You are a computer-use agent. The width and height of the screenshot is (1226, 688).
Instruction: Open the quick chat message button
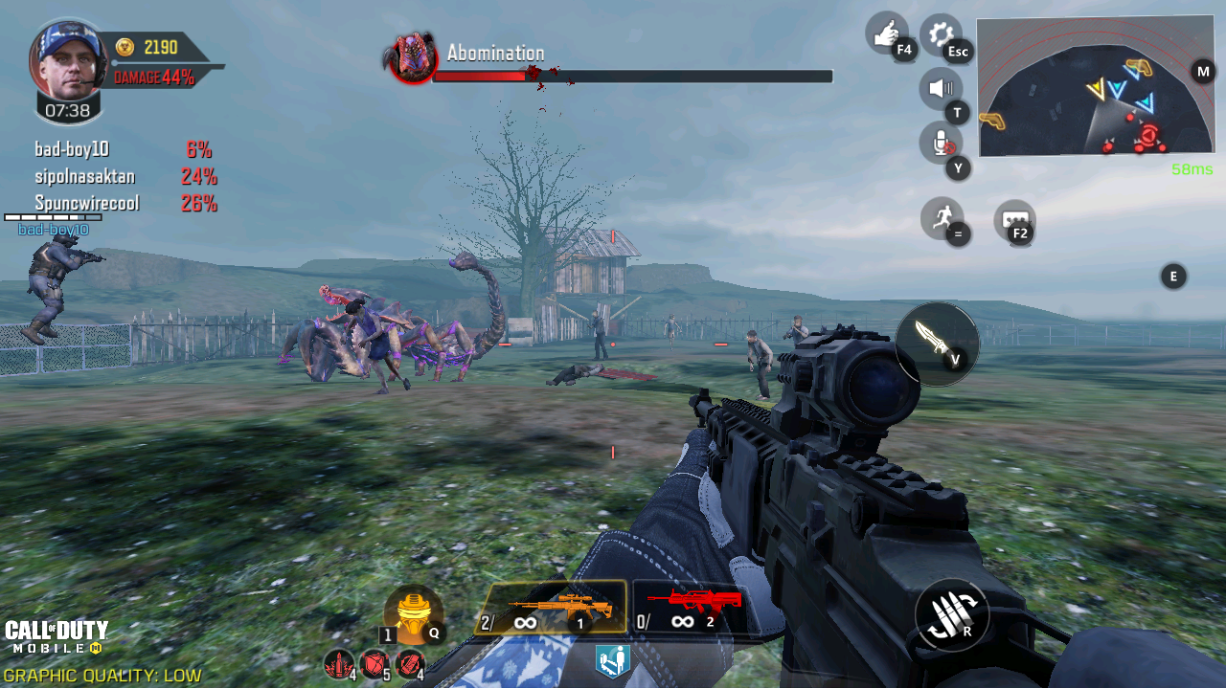coord(1013,220)
